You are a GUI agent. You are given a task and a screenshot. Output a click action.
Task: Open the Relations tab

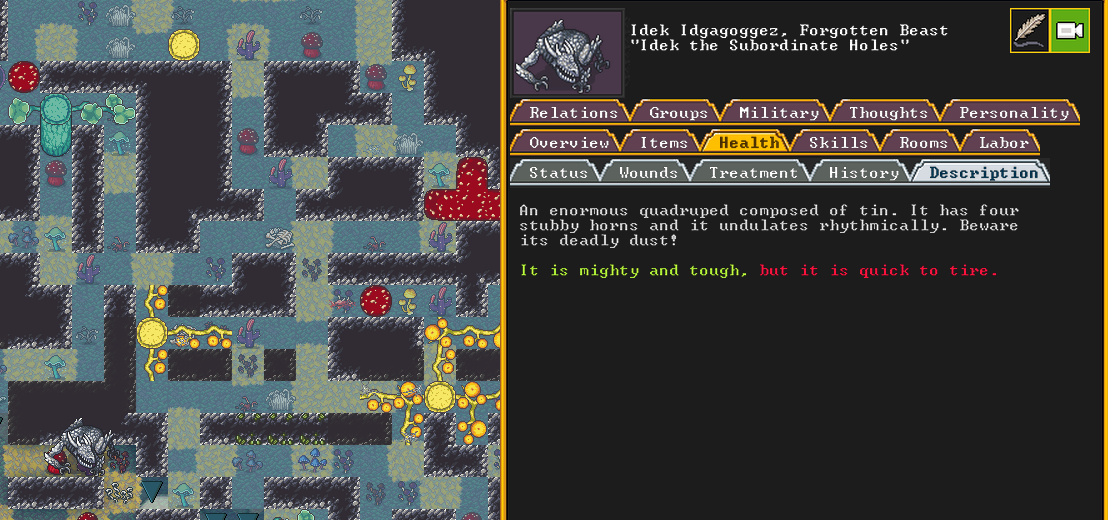pos(573,113)
